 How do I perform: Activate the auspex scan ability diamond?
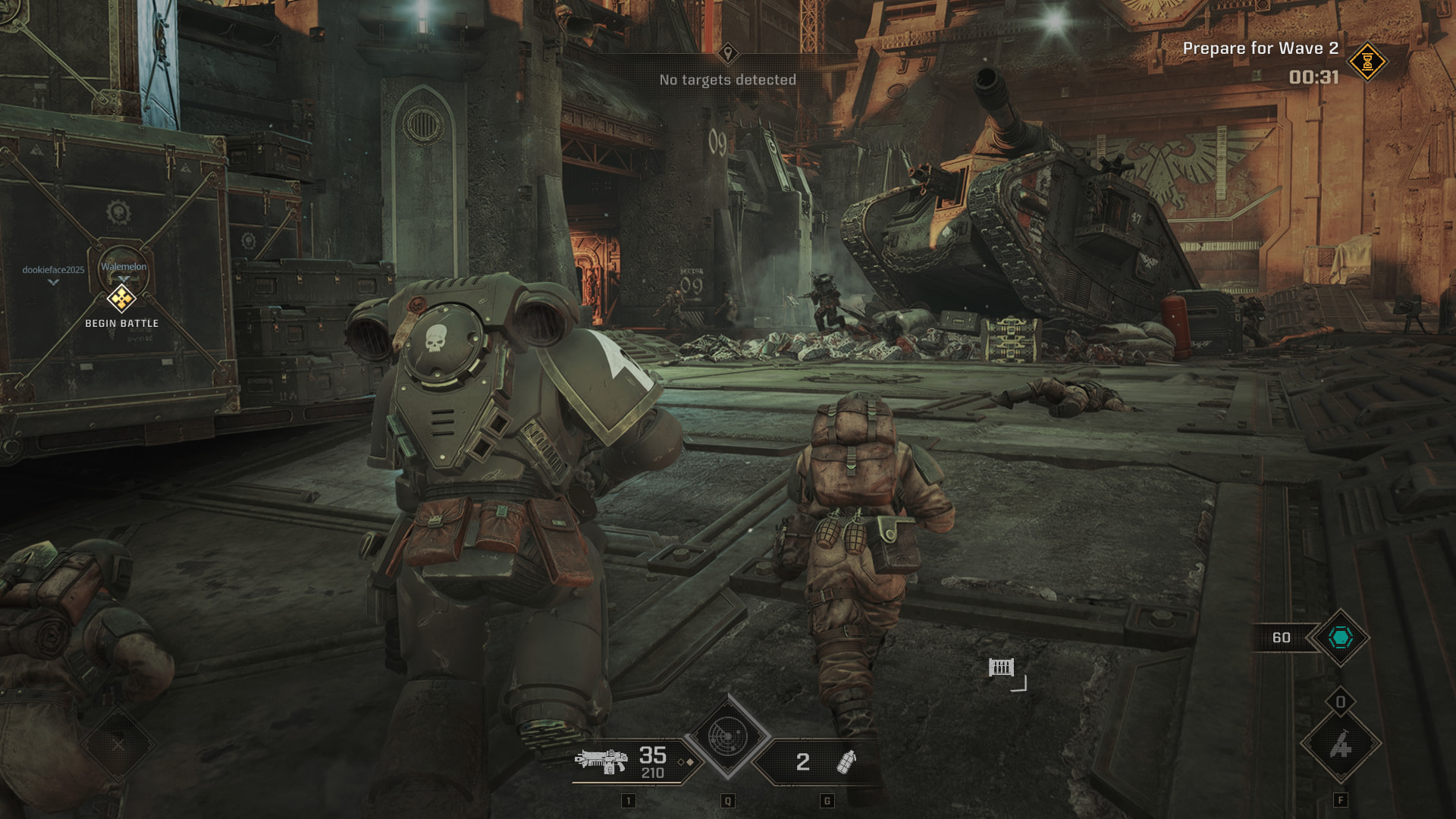click(727, 736)
